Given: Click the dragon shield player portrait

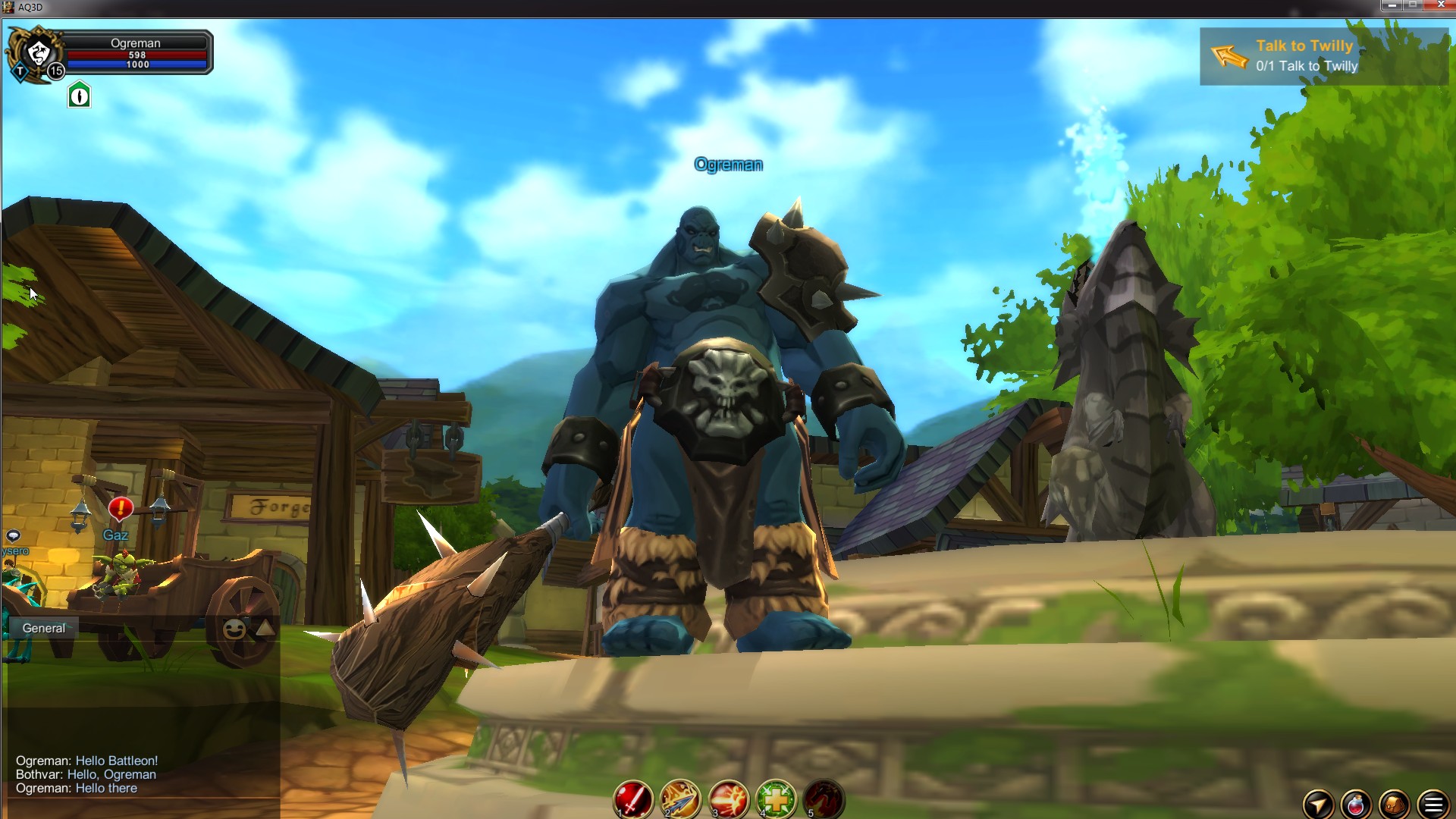Looking at the screenshot, I should pos(36,52).
